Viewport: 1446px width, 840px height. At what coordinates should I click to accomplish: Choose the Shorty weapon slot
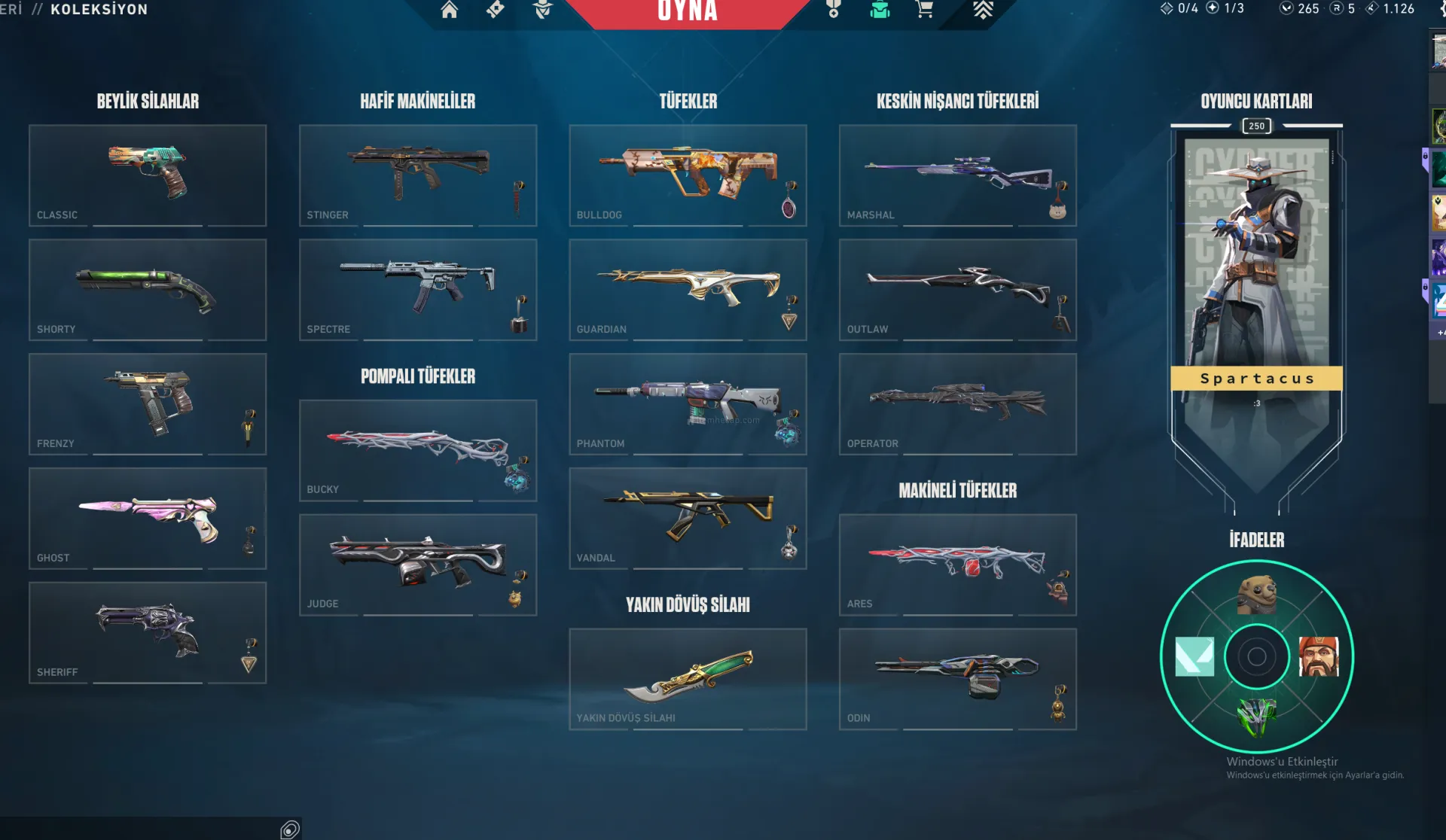148,290
